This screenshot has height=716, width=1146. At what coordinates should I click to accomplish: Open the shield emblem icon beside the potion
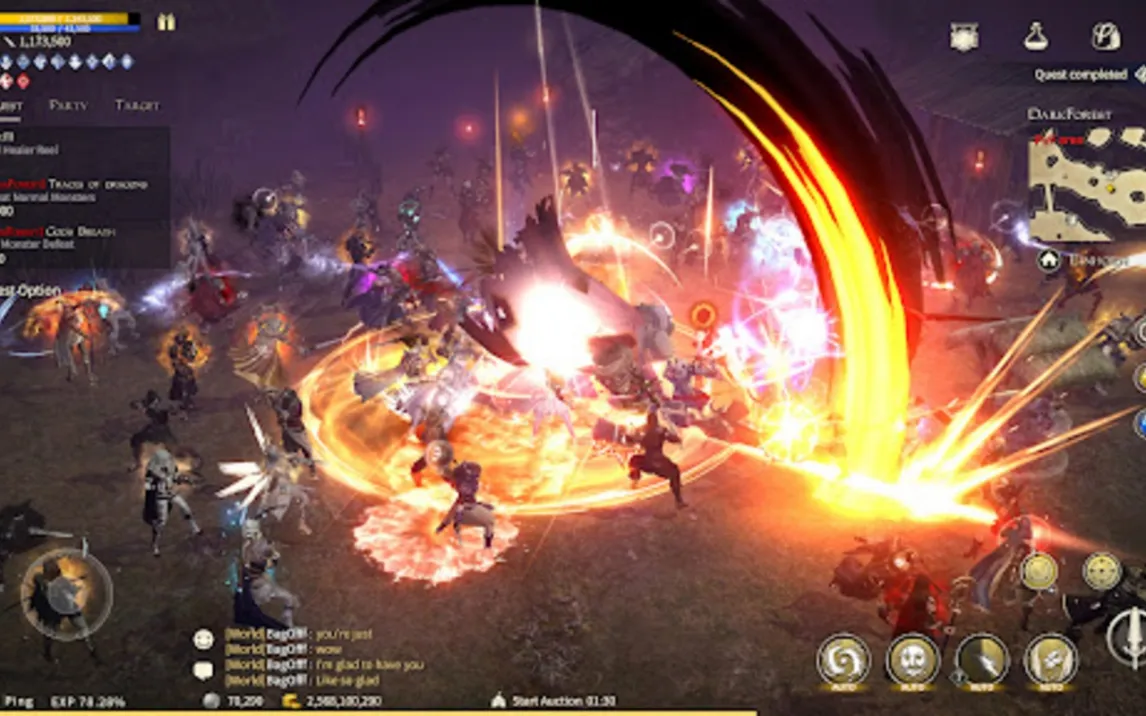(x=964, y=37)
